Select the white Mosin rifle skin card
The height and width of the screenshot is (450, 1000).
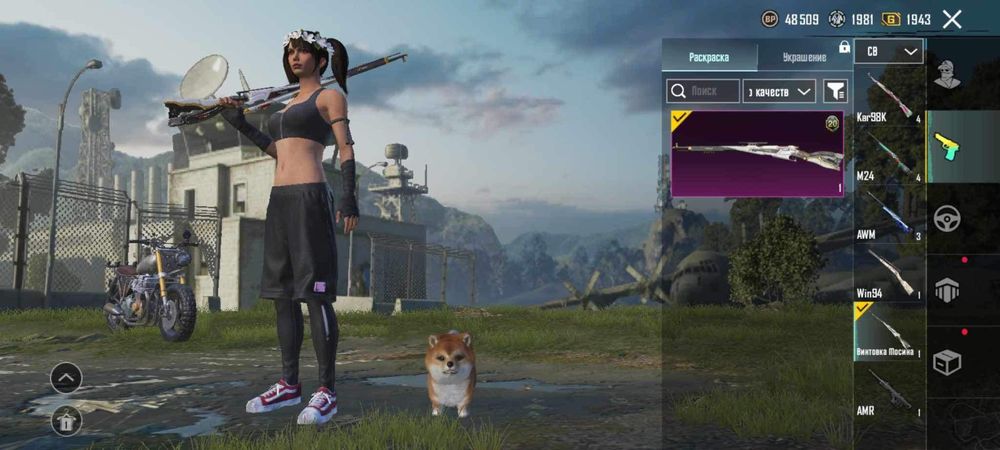(x=757, y=153)
